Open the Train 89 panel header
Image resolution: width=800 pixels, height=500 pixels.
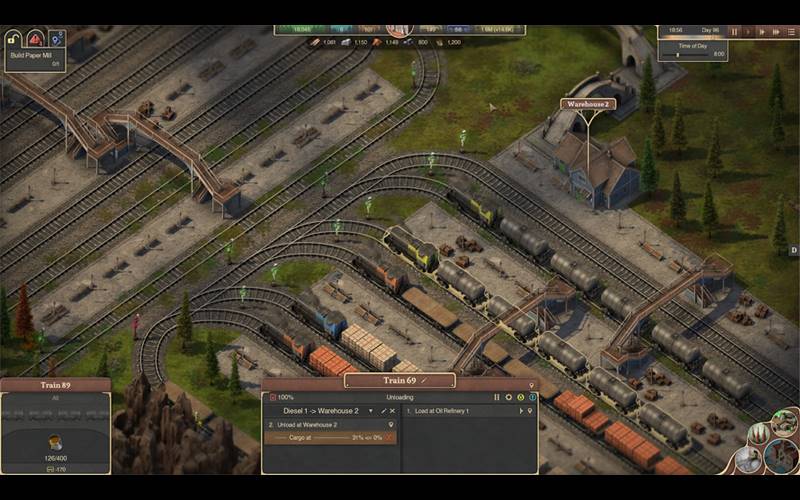[55, 385]
